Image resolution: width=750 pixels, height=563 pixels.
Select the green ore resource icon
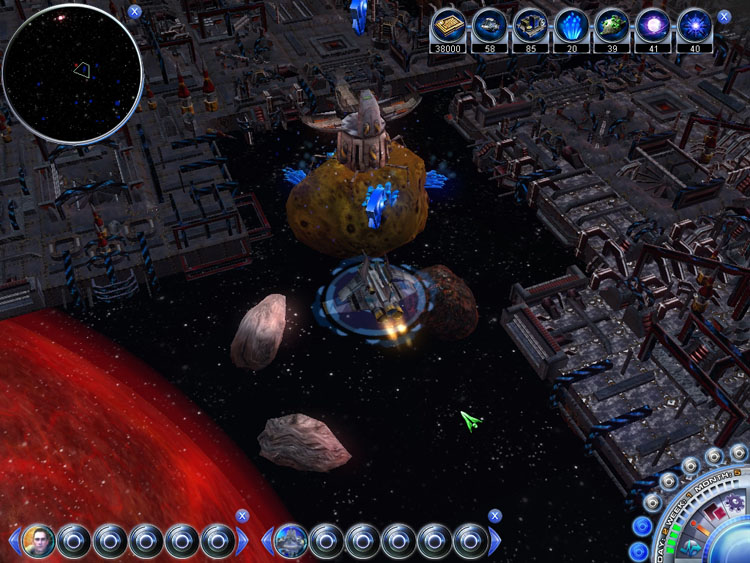(611, 25)
